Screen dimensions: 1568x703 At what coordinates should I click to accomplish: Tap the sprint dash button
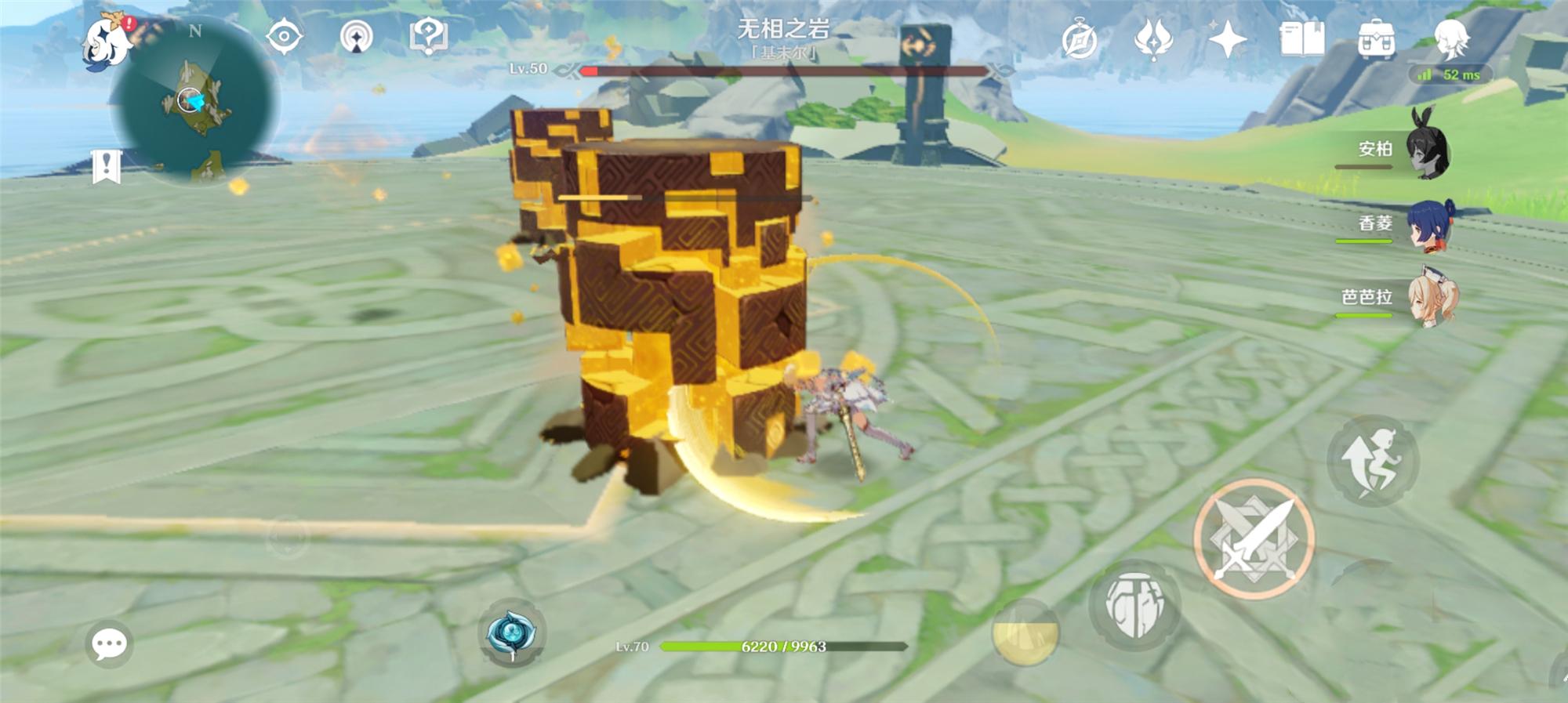coord(1372,460)
